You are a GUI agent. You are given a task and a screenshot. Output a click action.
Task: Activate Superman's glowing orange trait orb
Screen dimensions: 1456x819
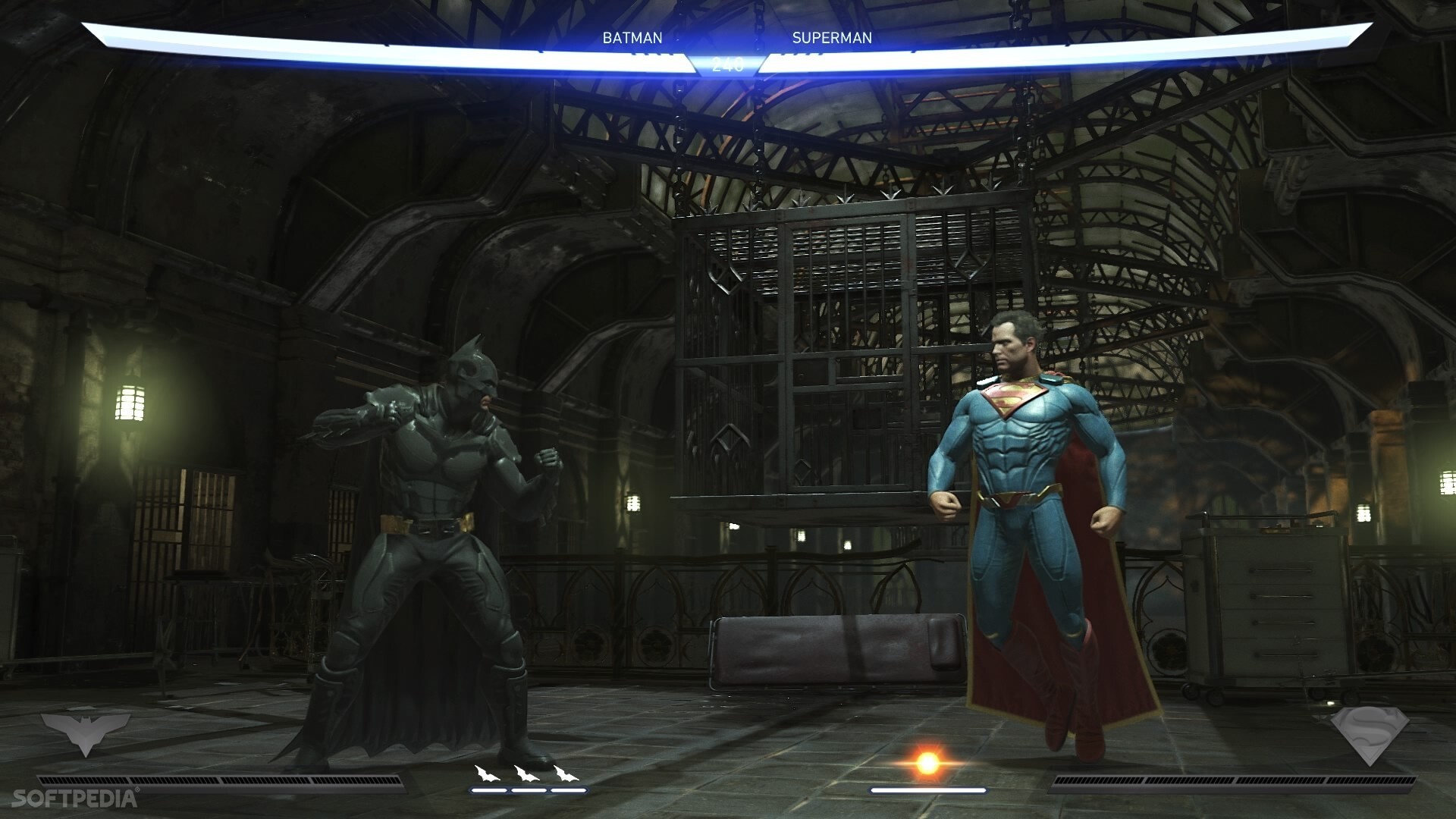tap(927, 763)
